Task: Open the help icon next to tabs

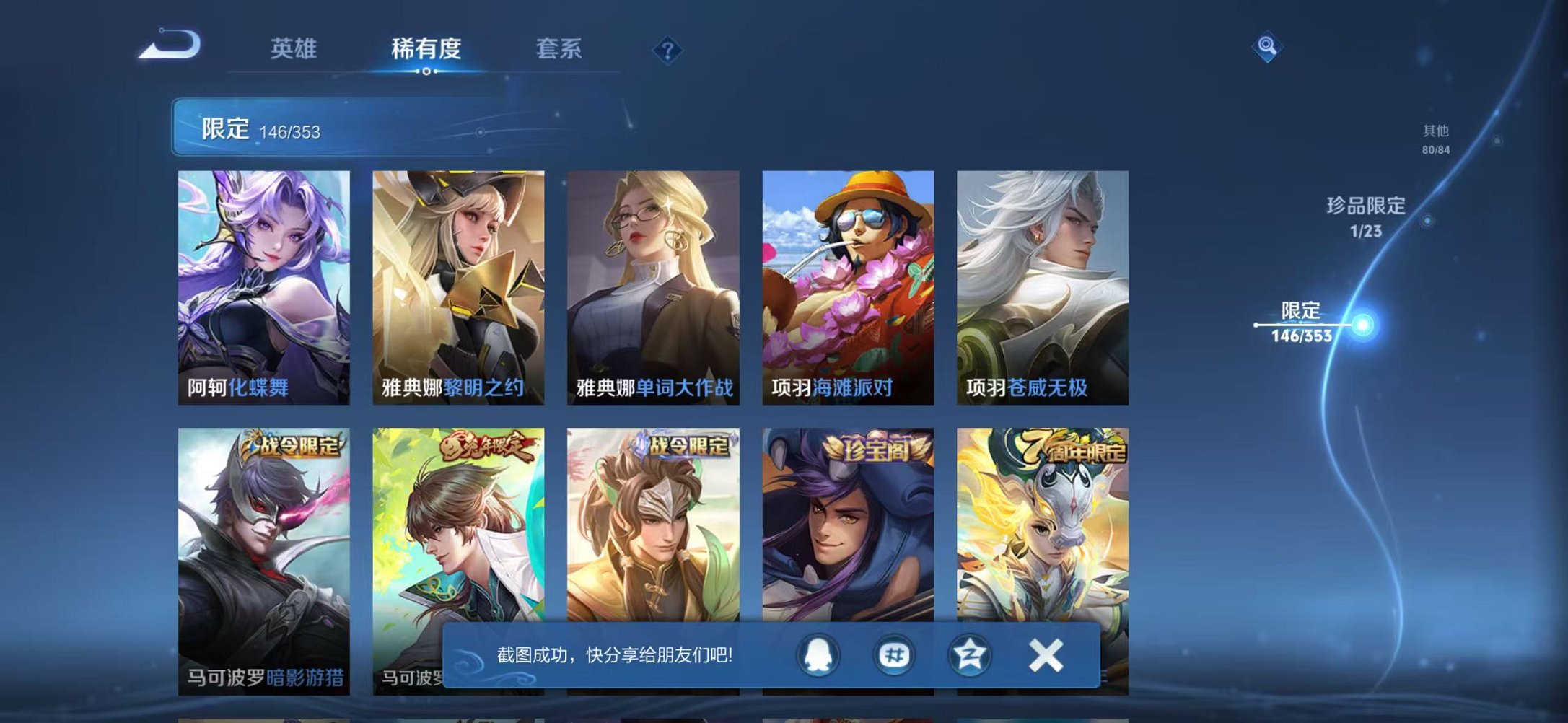Action: 667,49
